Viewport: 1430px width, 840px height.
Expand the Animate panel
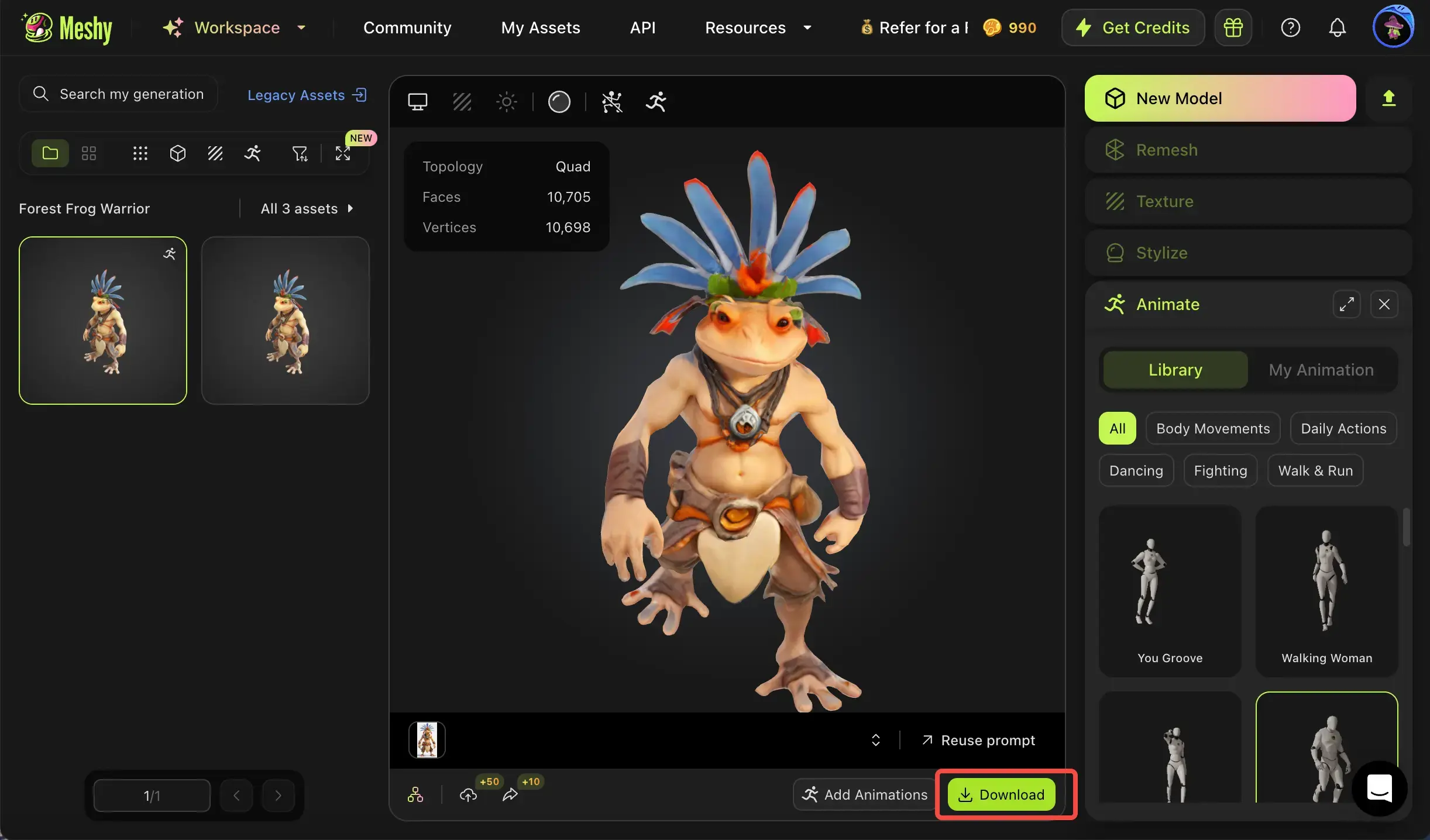[x=1346, y=304]
